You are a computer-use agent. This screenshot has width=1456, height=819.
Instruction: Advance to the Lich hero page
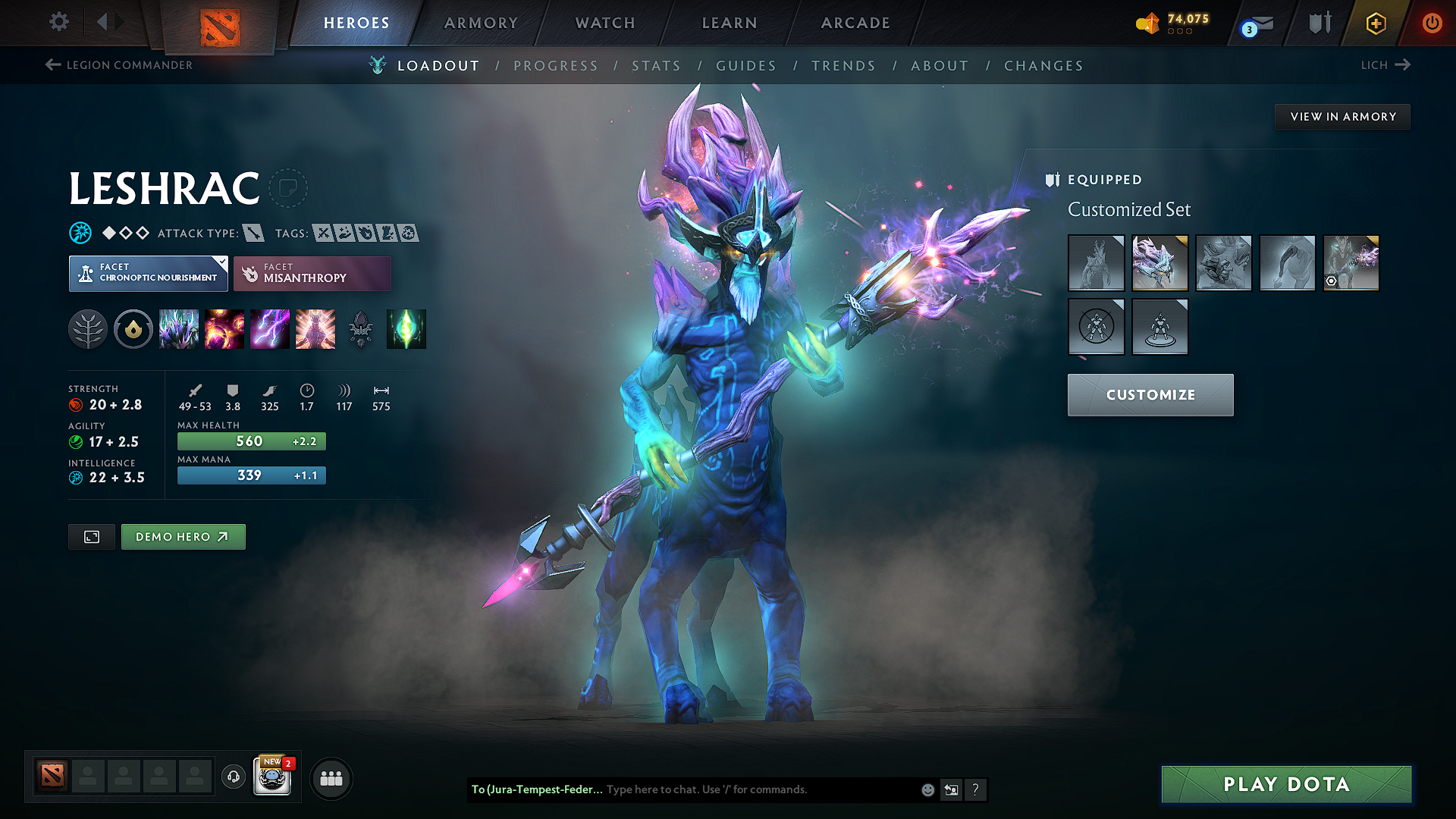1385,65
